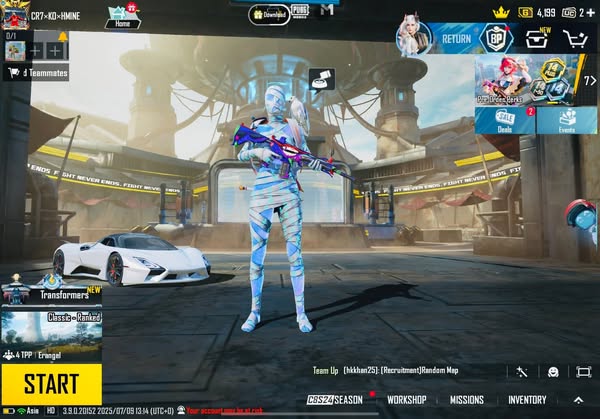Open the emote smiley face icon

click(553, 371)
